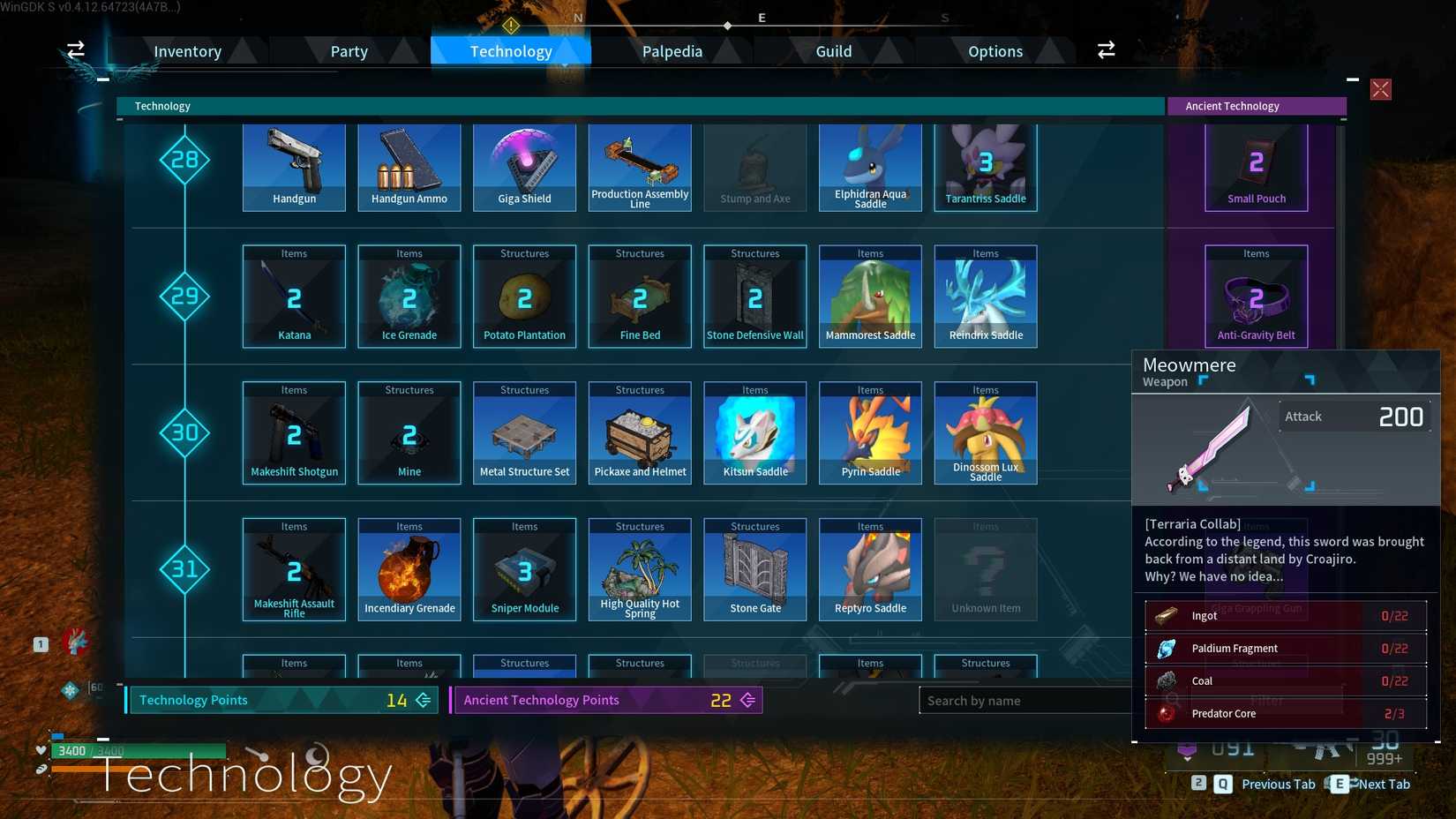Select the Sniper Module technology

click(x=524, y=569)
